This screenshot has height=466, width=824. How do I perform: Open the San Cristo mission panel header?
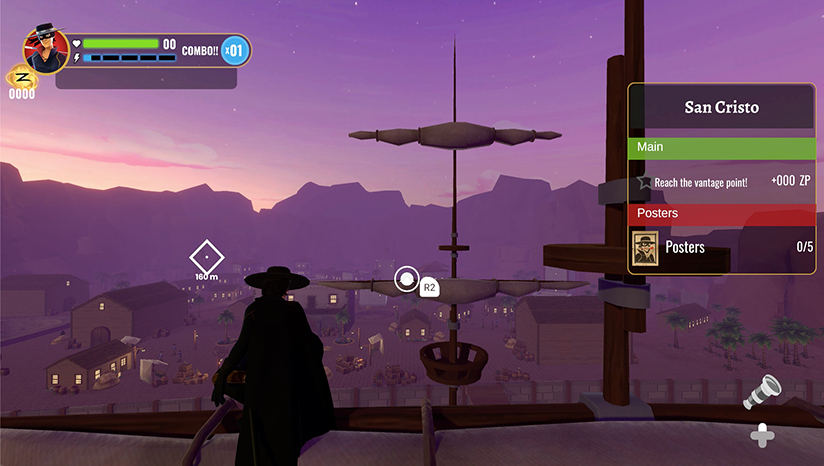point(721,108)
